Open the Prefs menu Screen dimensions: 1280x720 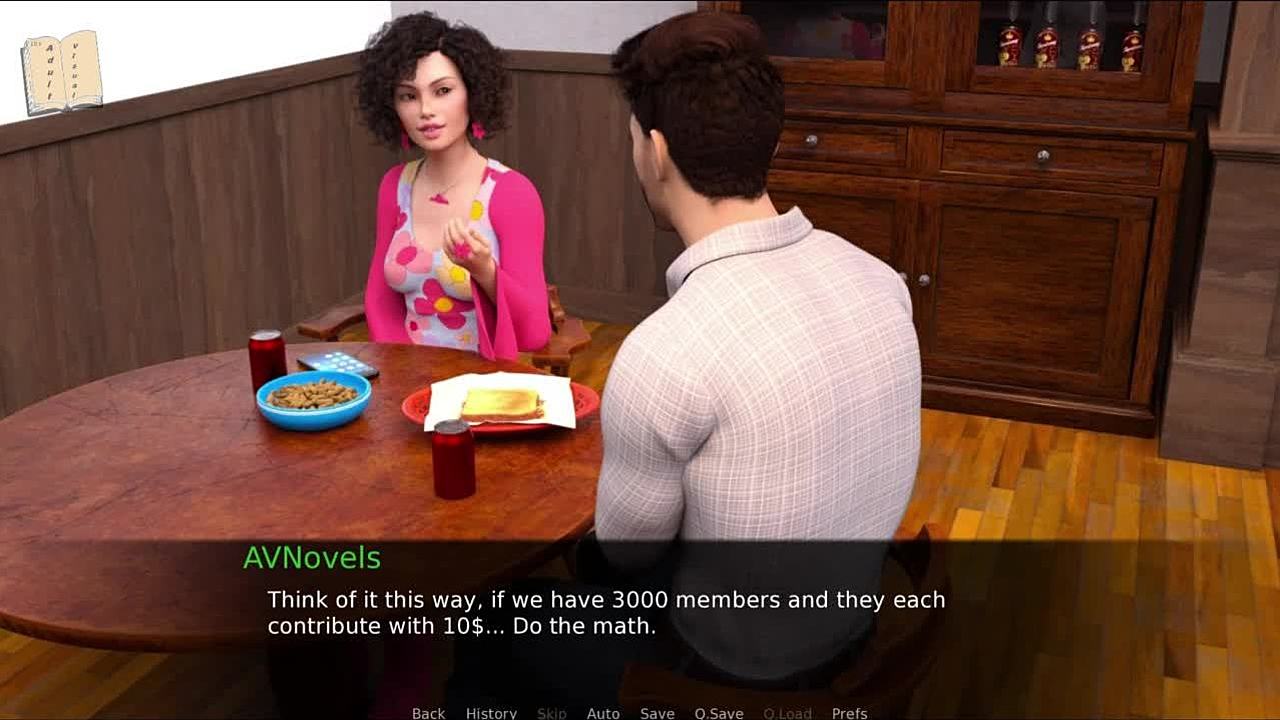pos(849,713)
